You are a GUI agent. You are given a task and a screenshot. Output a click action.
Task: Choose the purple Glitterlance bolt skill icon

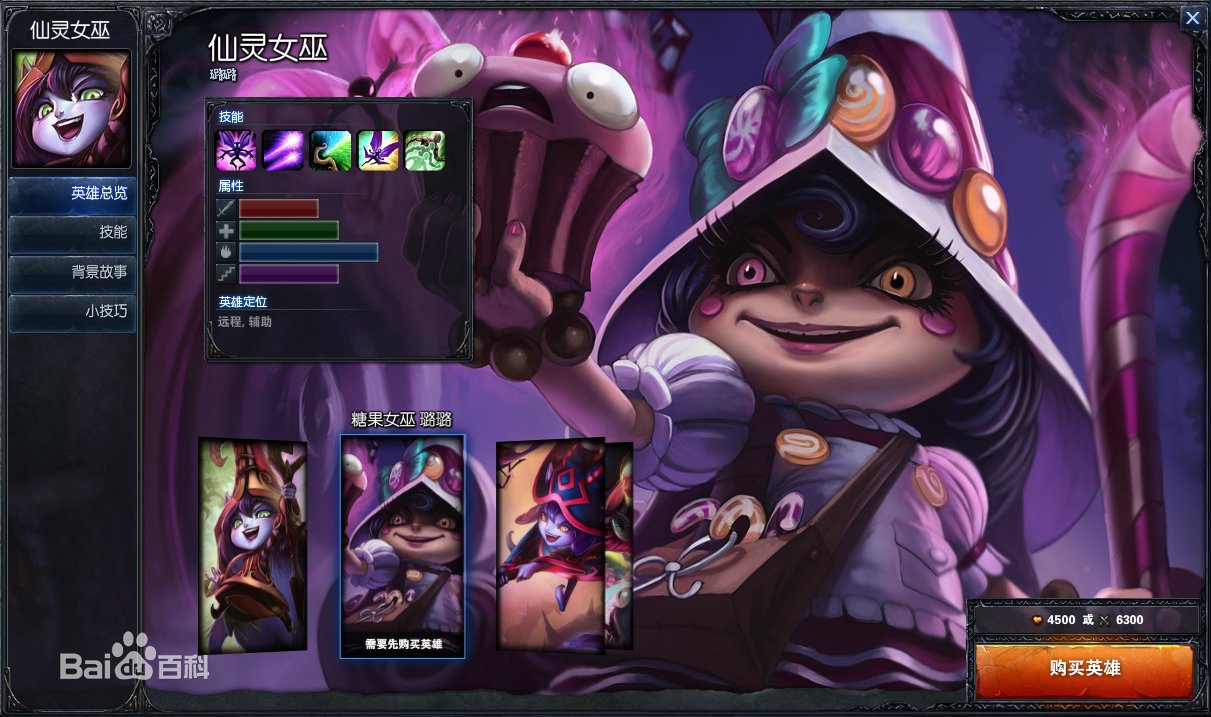click(284, 151)
